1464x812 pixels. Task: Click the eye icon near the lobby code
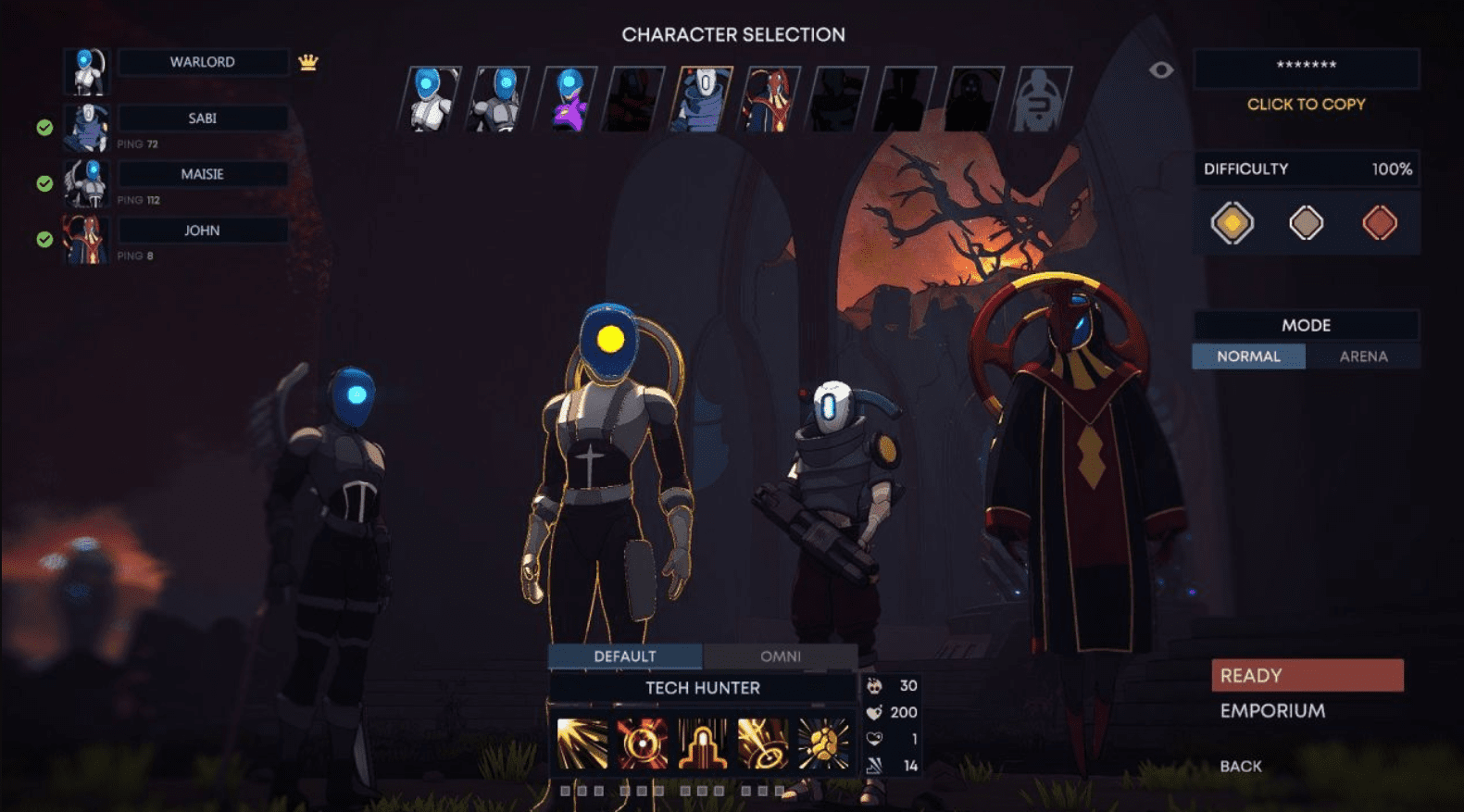click(1163, 69)
